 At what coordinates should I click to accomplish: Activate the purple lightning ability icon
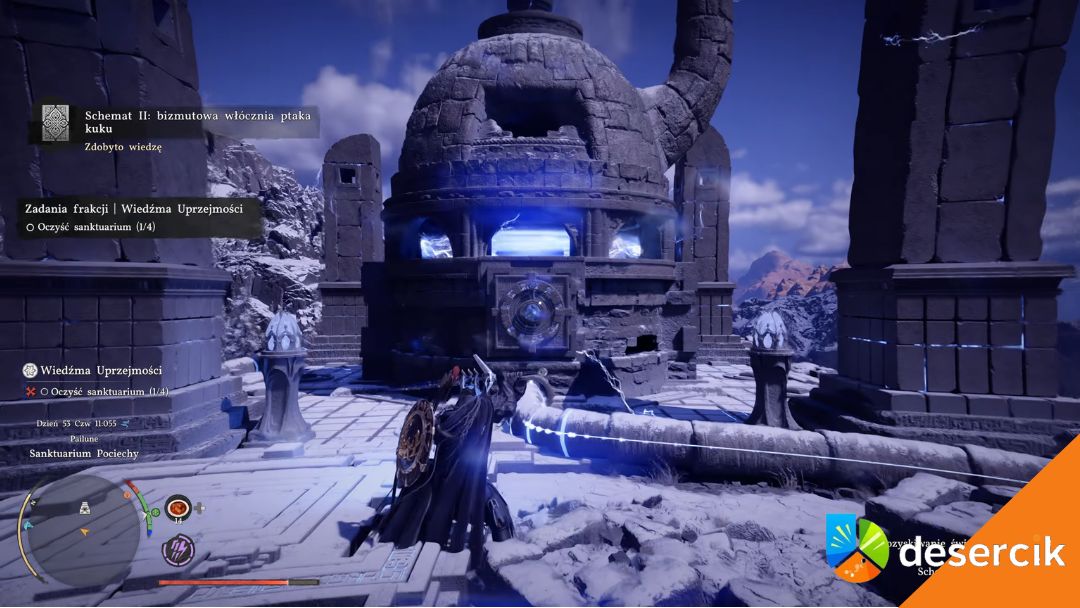(178, 549)
